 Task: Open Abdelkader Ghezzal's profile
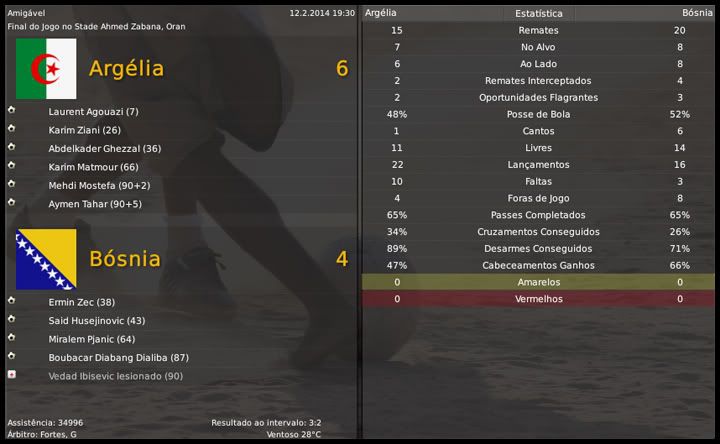tap(104, 148)
